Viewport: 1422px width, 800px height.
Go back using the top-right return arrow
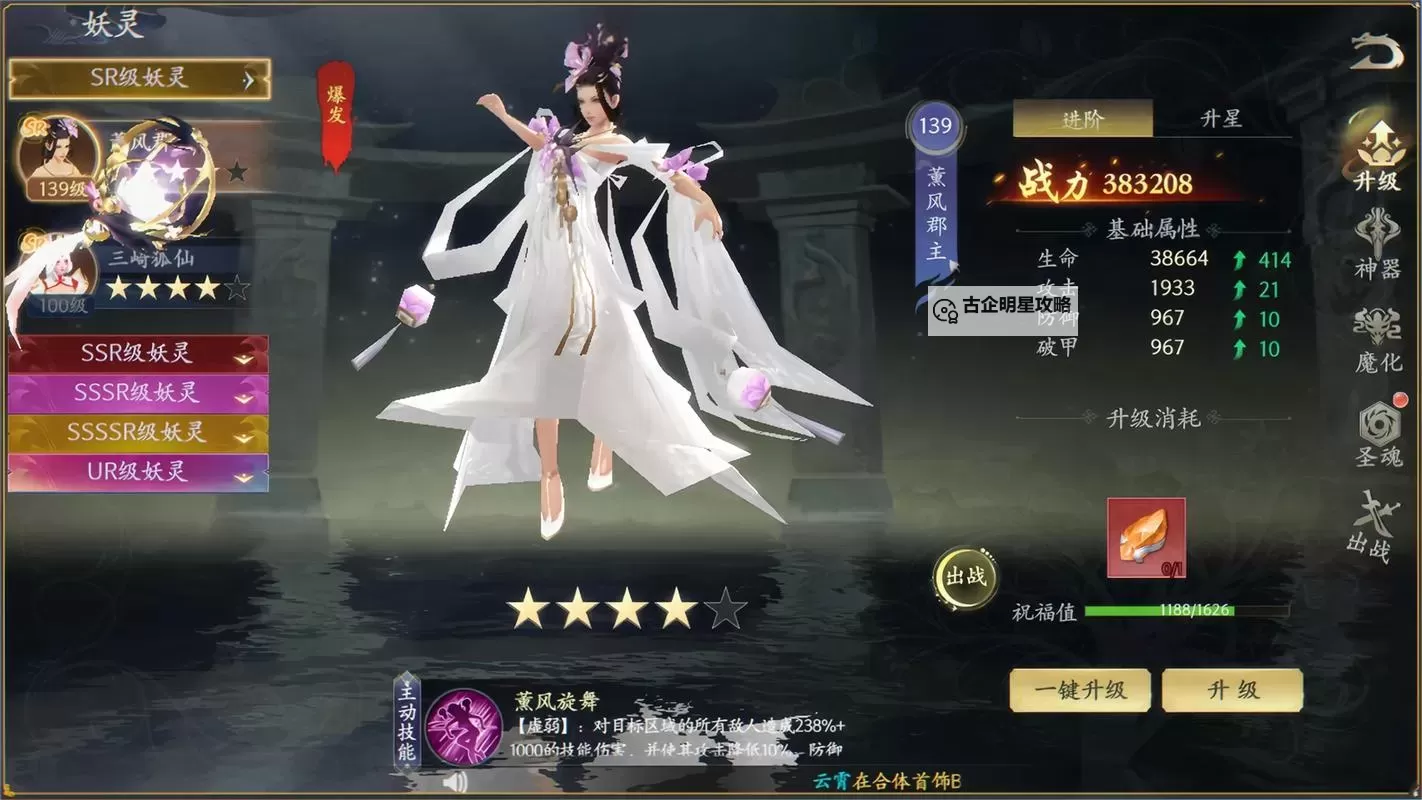pos(1376,52)
